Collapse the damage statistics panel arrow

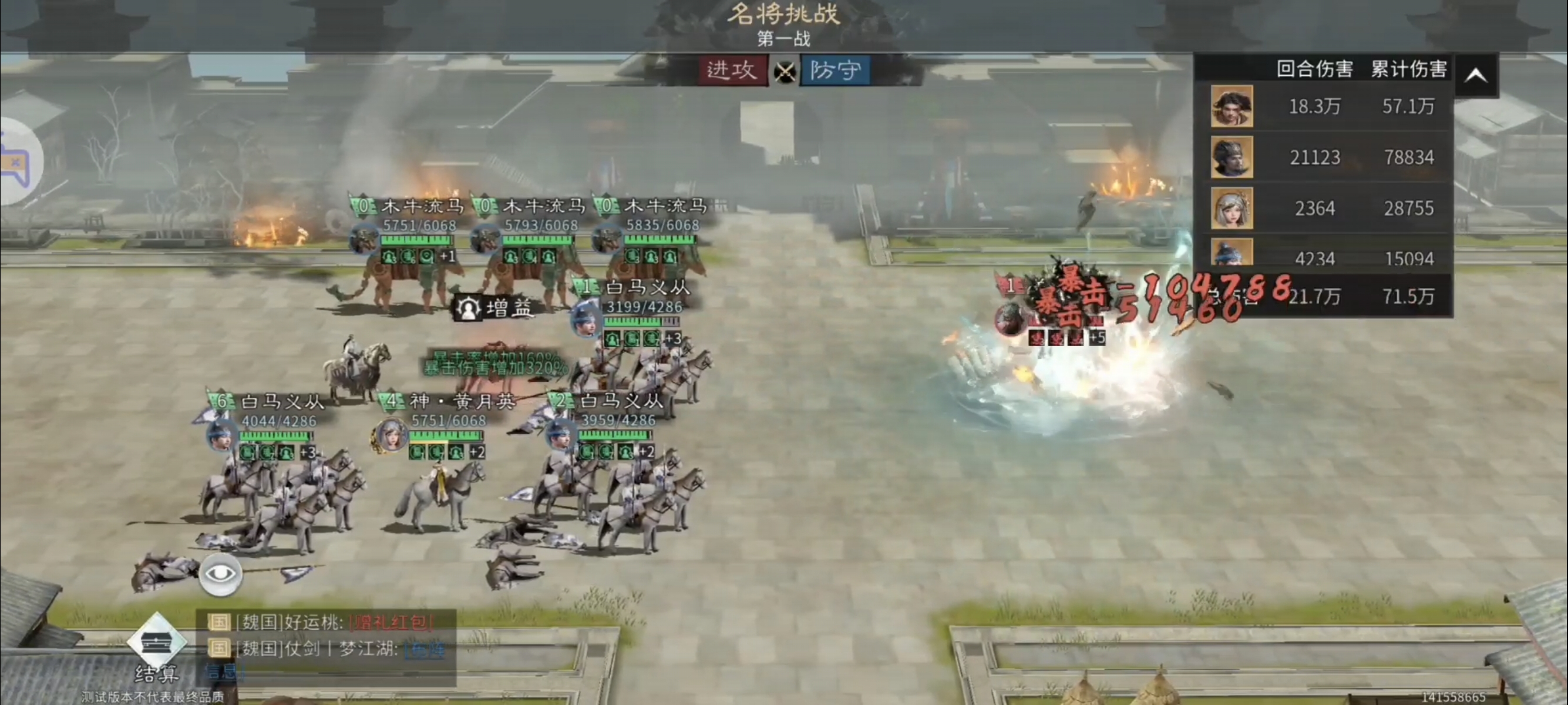pyautogui.click(x=1475, y=75)
